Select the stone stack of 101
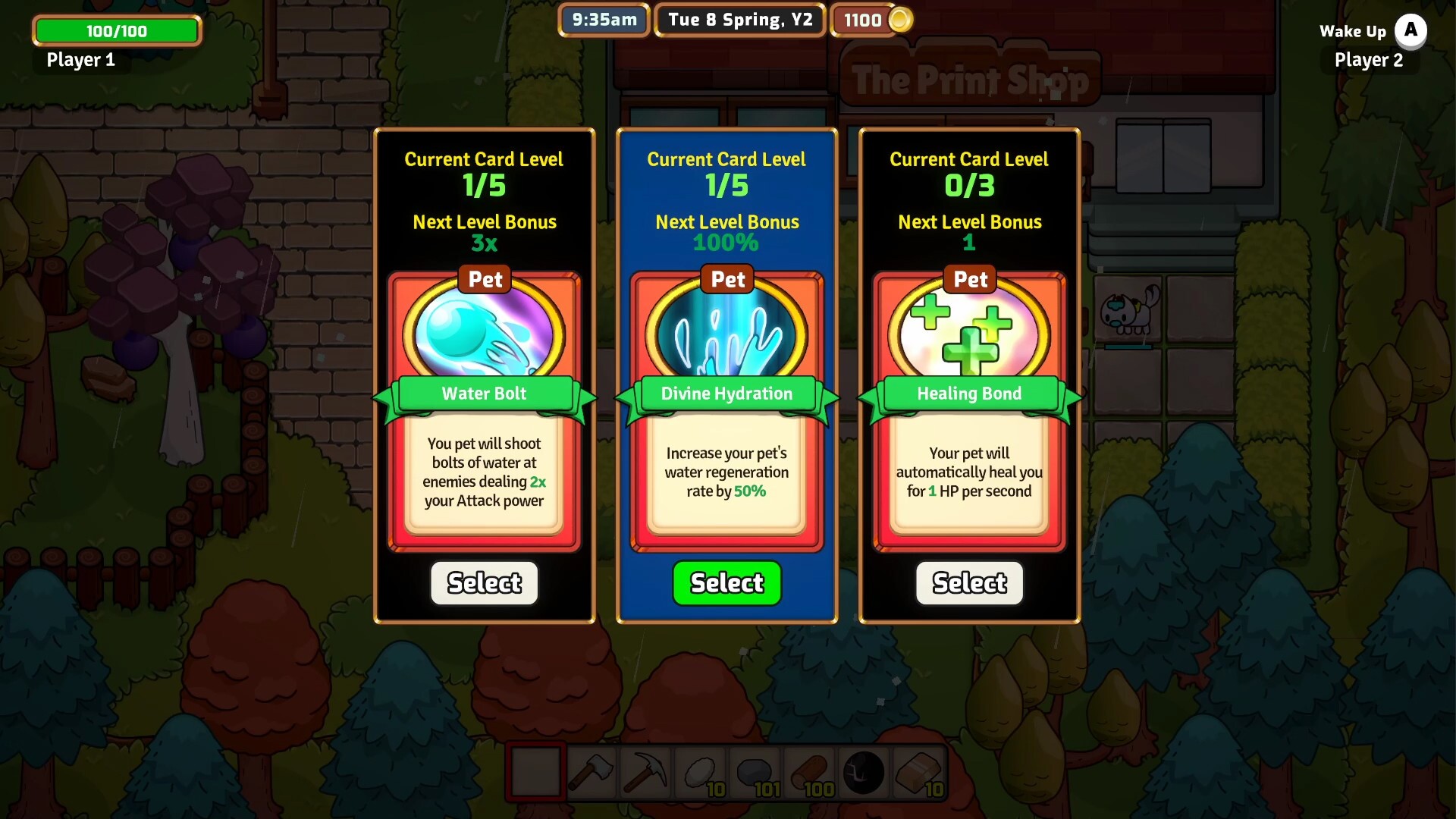1456x819 pixels. [755, 772]
